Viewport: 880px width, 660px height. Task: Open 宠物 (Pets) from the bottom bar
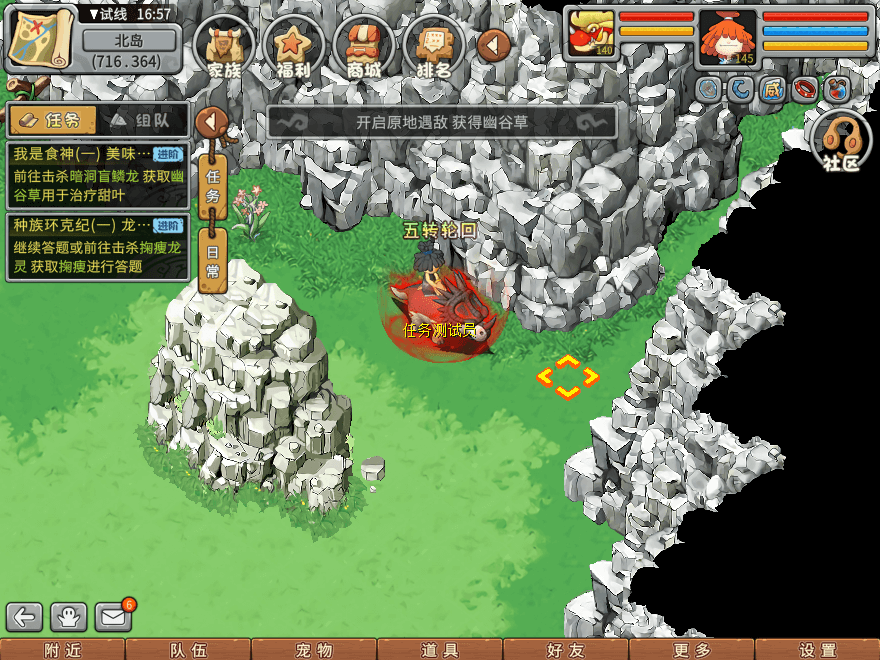pyautogui.click(x=314, y=650)
